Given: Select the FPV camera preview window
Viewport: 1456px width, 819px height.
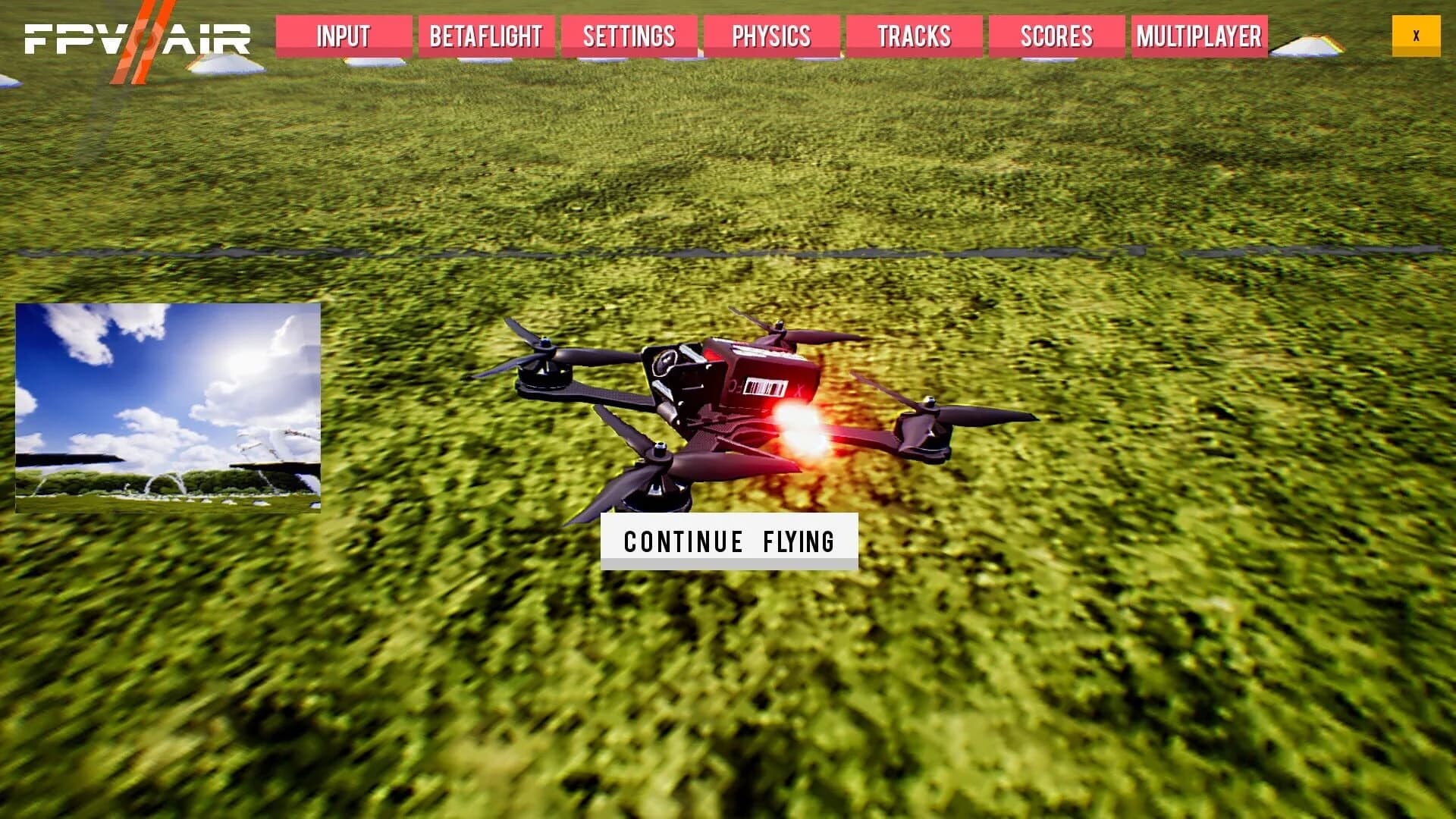Looking at the screenshot, I should point(167,406).
